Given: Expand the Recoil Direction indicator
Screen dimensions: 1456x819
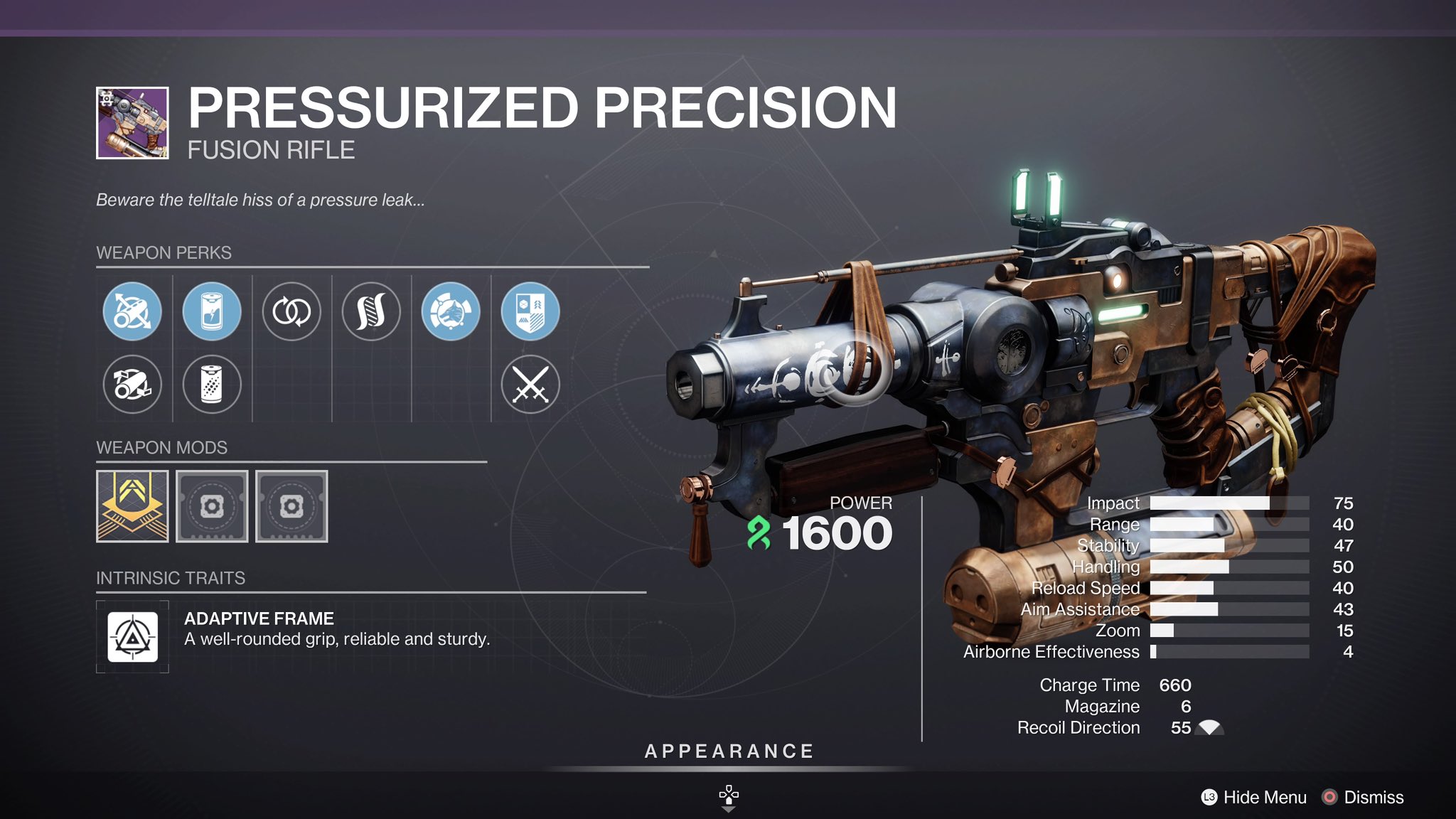Looking at the screenshot, I should [1209, 727].
